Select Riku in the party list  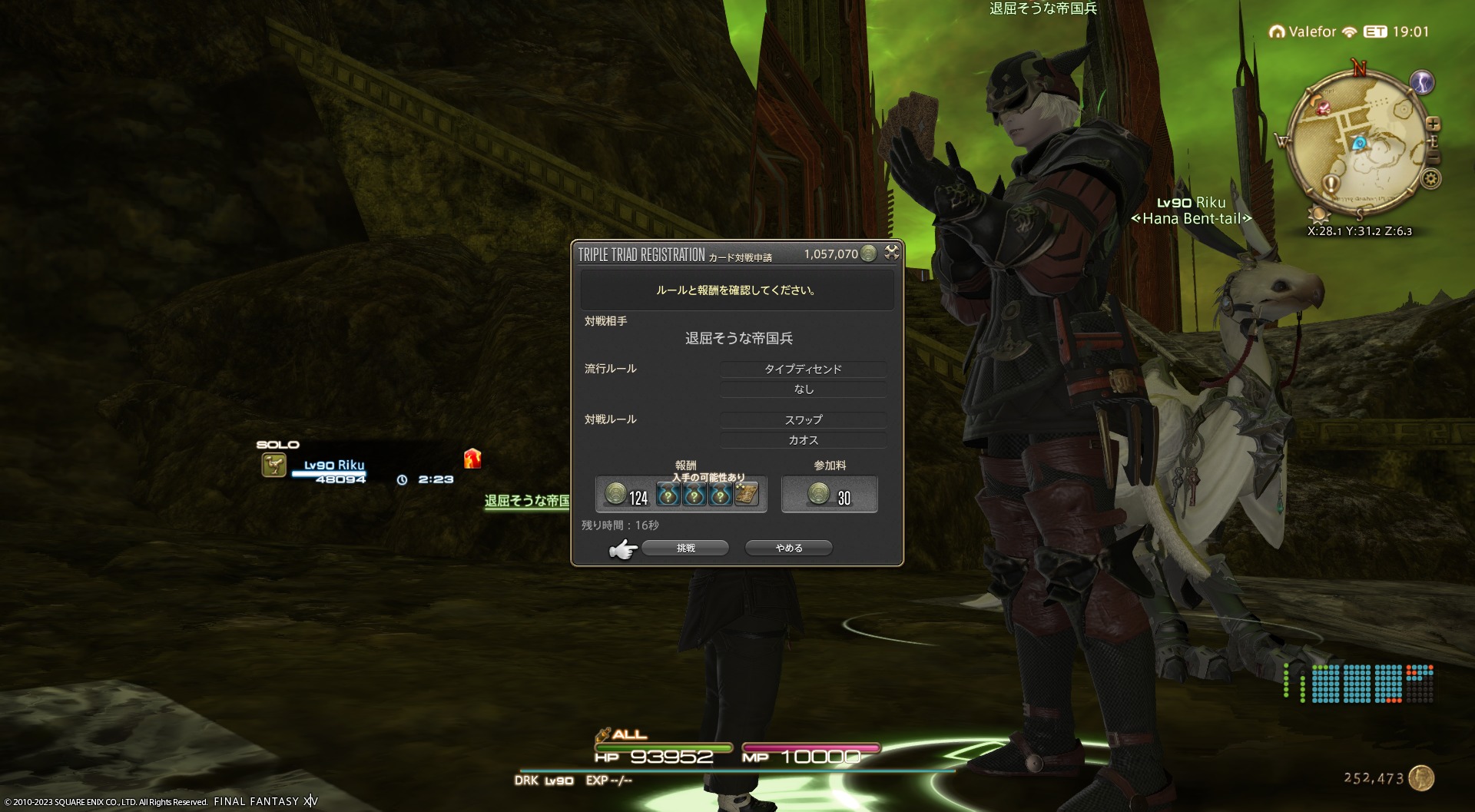click(x=333, y=465)
